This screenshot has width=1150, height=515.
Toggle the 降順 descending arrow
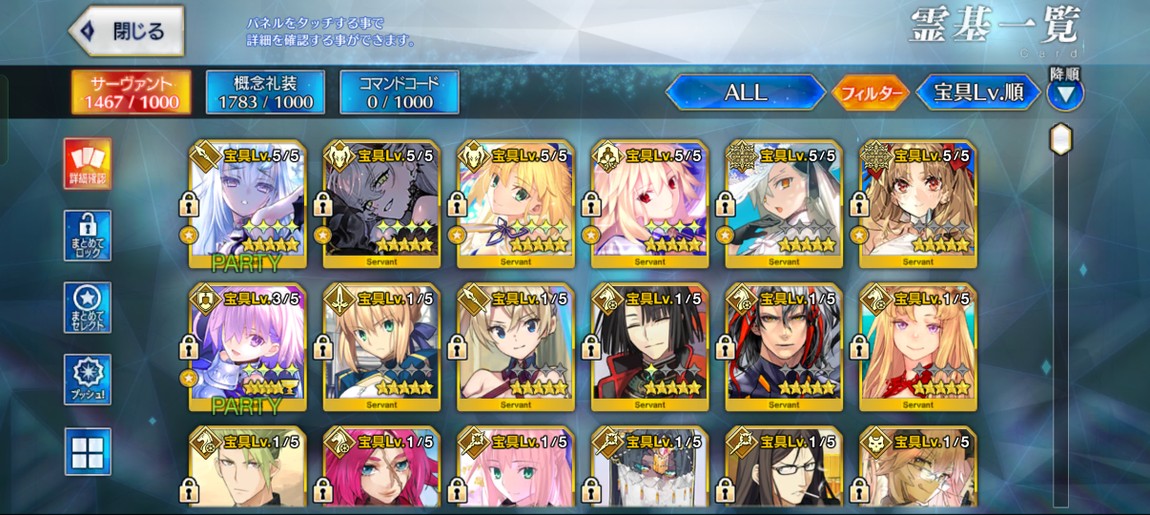click(1064, 94)
